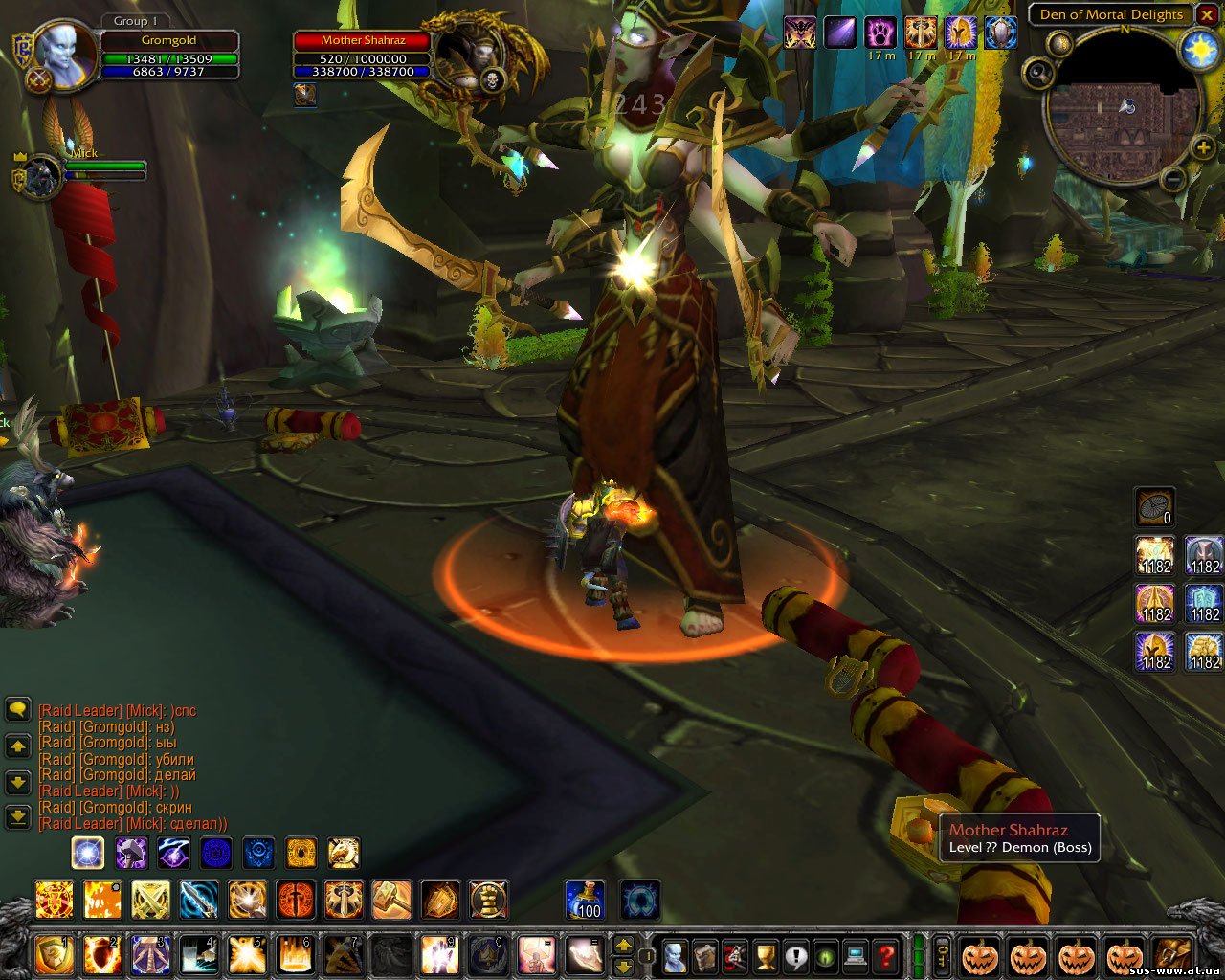Viewport: 1225px width, 980px height.
Task: Click Mother Shahraz's target portrait
Action: pyautogui.click(x=467, y=57)
